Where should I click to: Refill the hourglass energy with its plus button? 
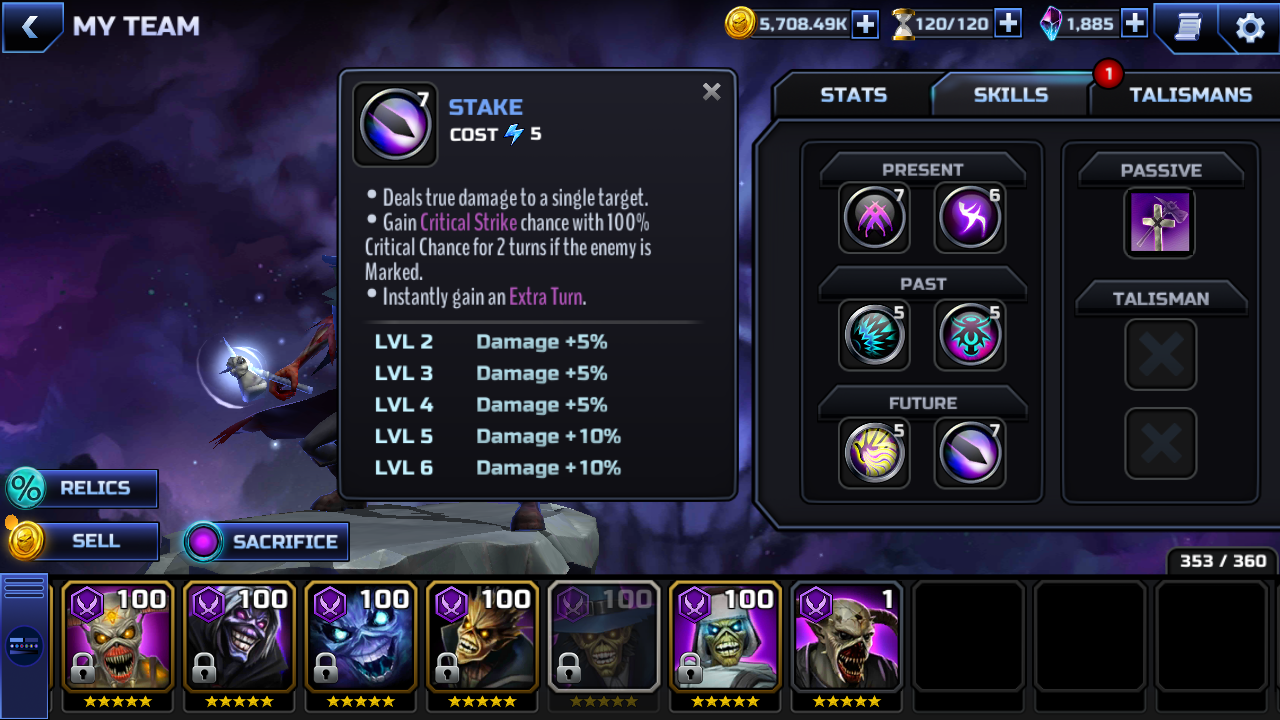click(x=1008, y=24)
